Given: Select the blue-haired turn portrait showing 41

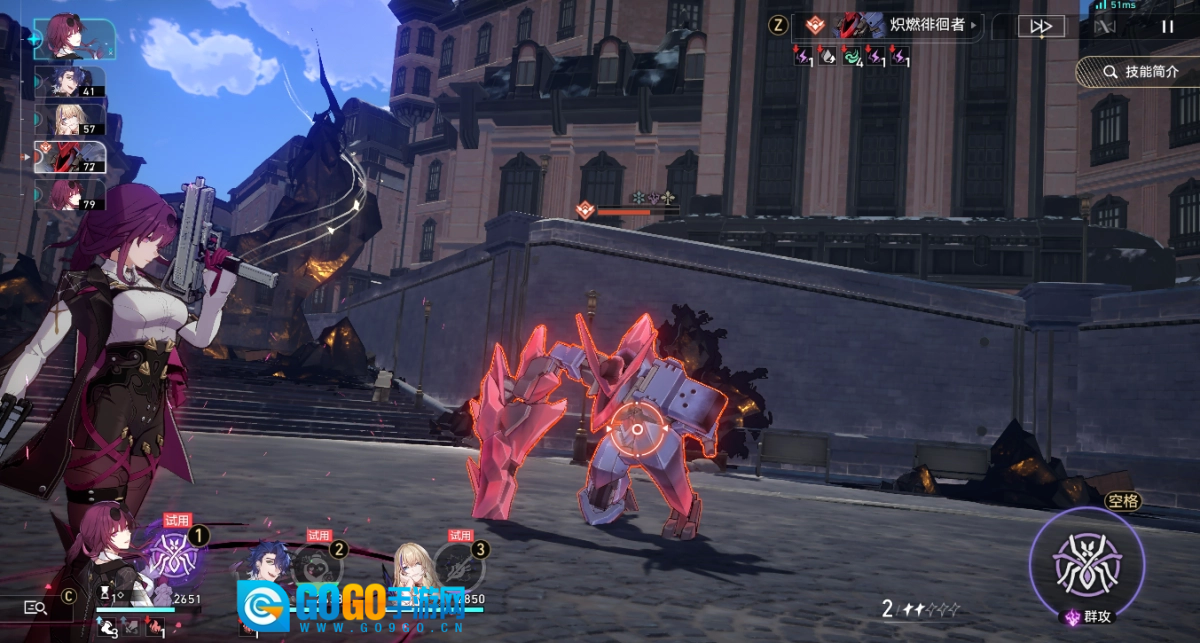Looking at the screenshot, I should [70, 83].
